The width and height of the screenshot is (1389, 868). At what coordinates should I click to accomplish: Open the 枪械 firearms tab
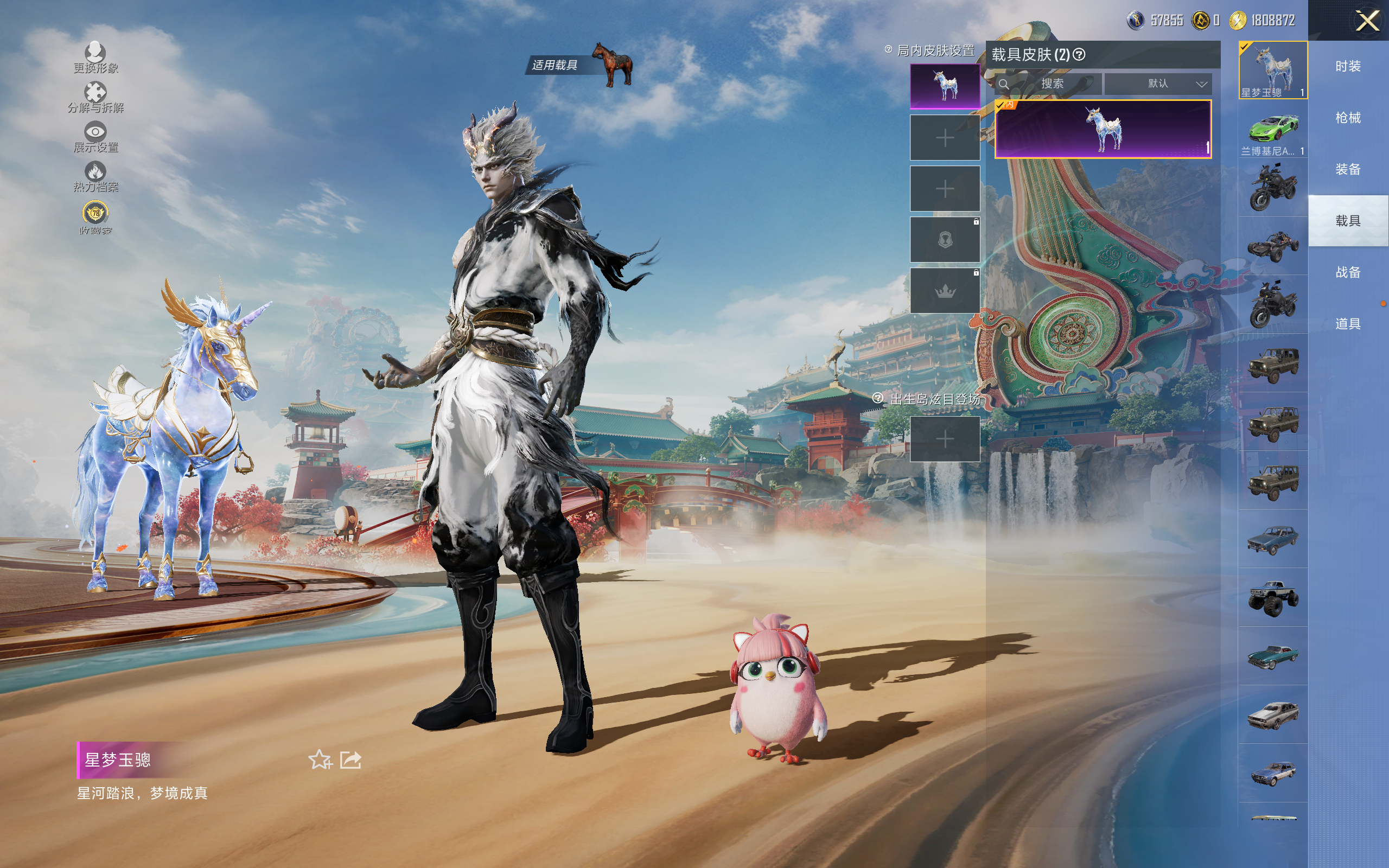[x=1348, y=118]
